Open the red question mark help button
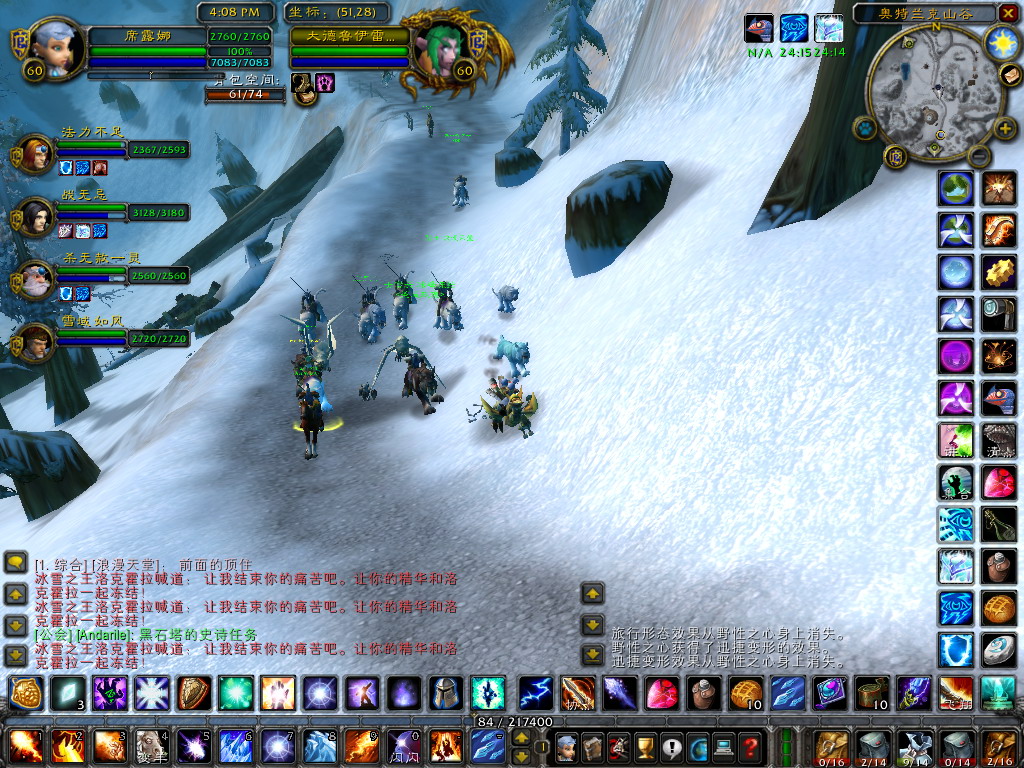This screenshot has height=768, width=1024. pos(748,746)
